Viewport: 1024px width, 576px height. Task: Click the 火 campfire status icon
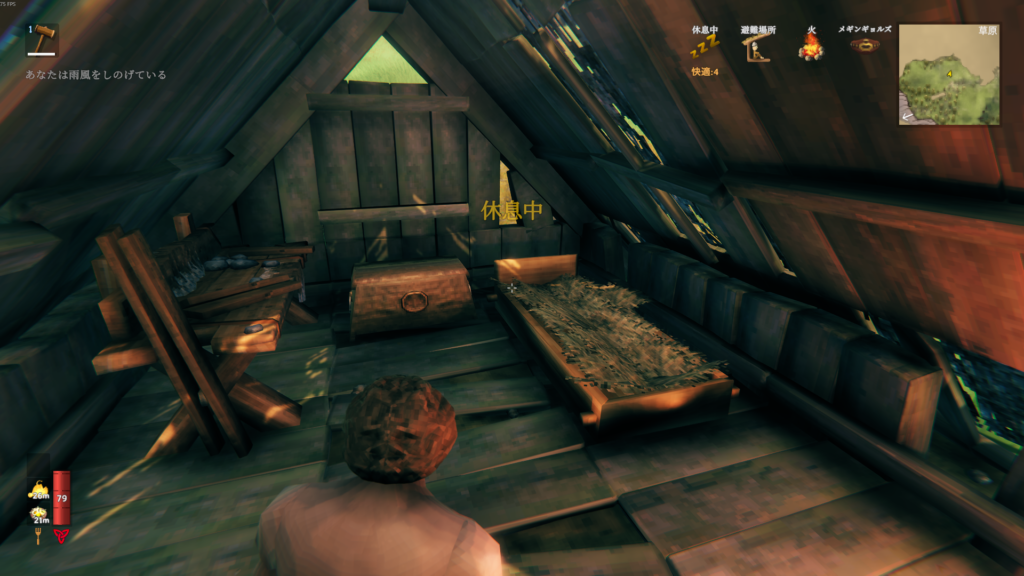click(810, 46)
